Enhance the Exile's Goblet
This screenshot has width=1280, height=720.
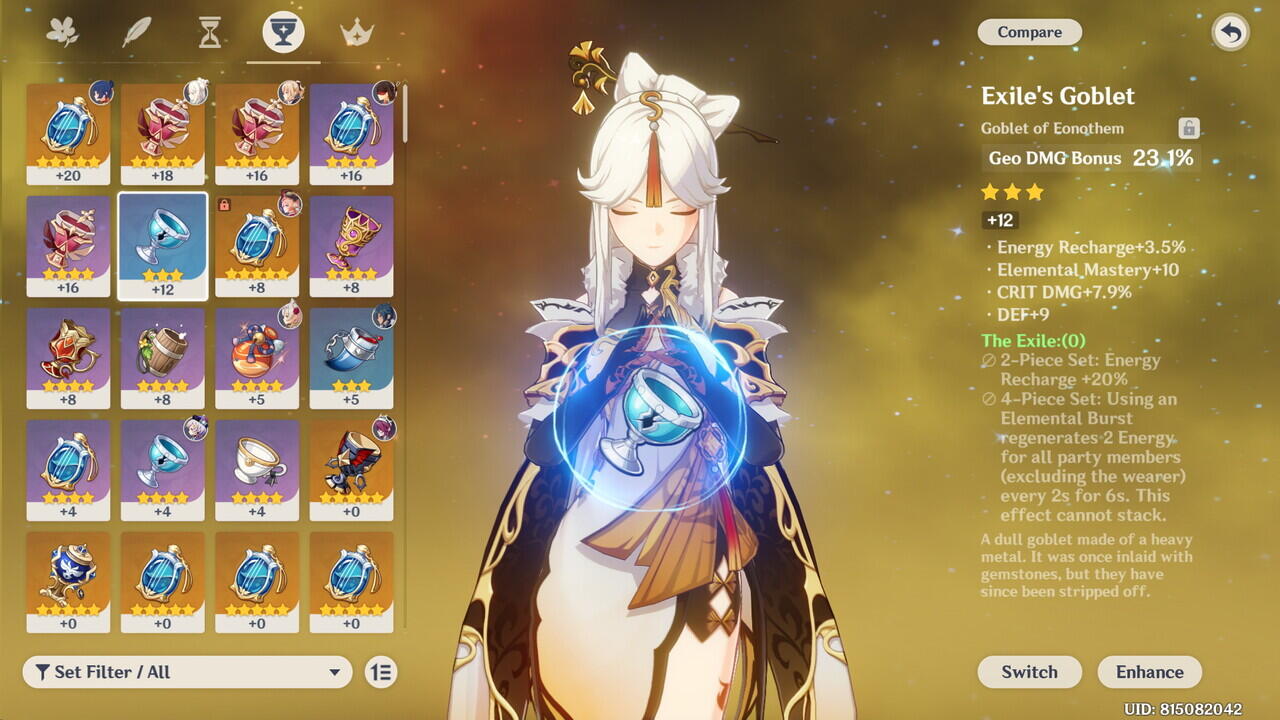[1149, 672]
